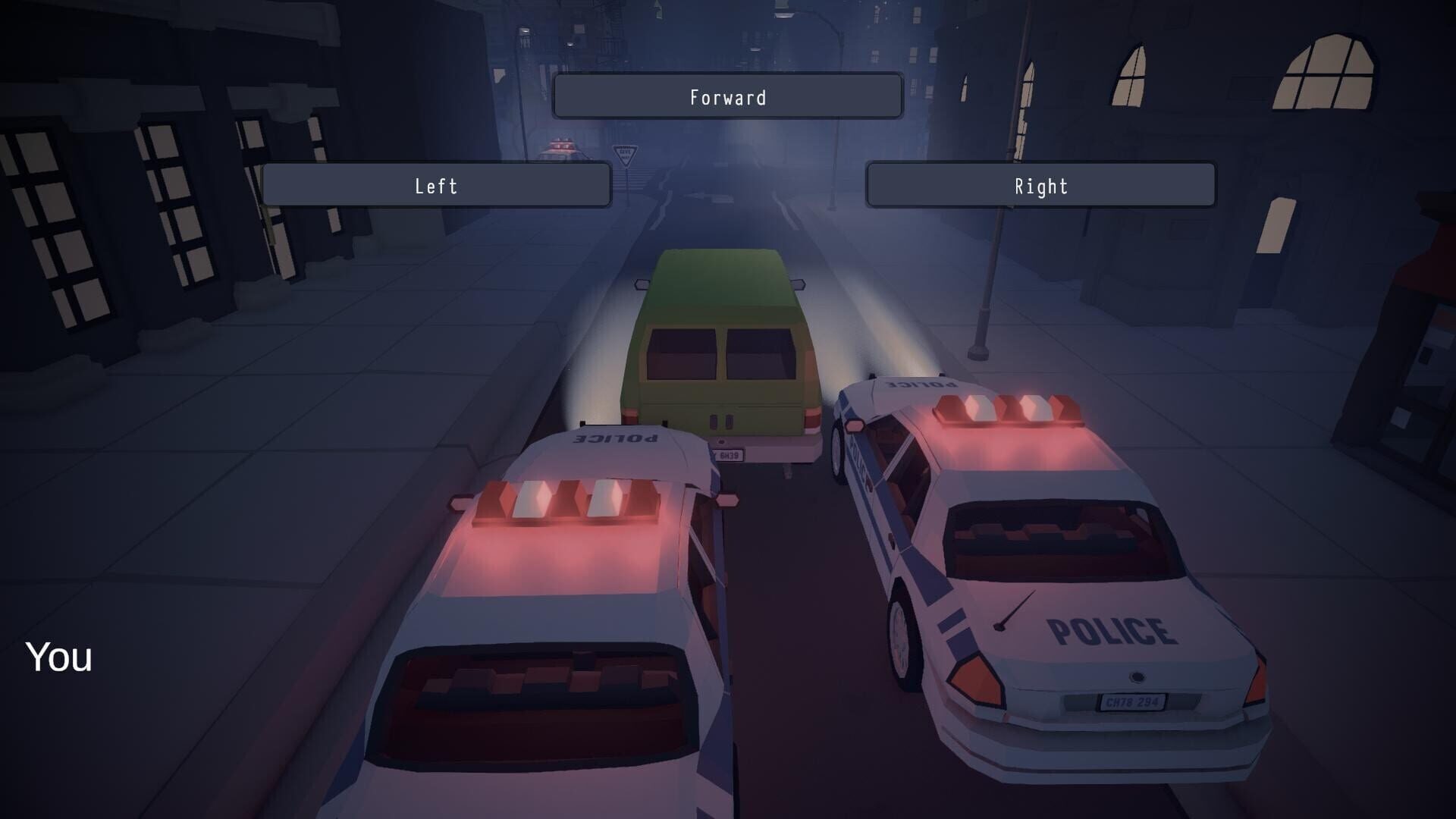Image resolution: width=1456 pixels, height=819 pixels.
Task: Select the Right direction option
Action: pyautogui.click(x=1039, y=185)
